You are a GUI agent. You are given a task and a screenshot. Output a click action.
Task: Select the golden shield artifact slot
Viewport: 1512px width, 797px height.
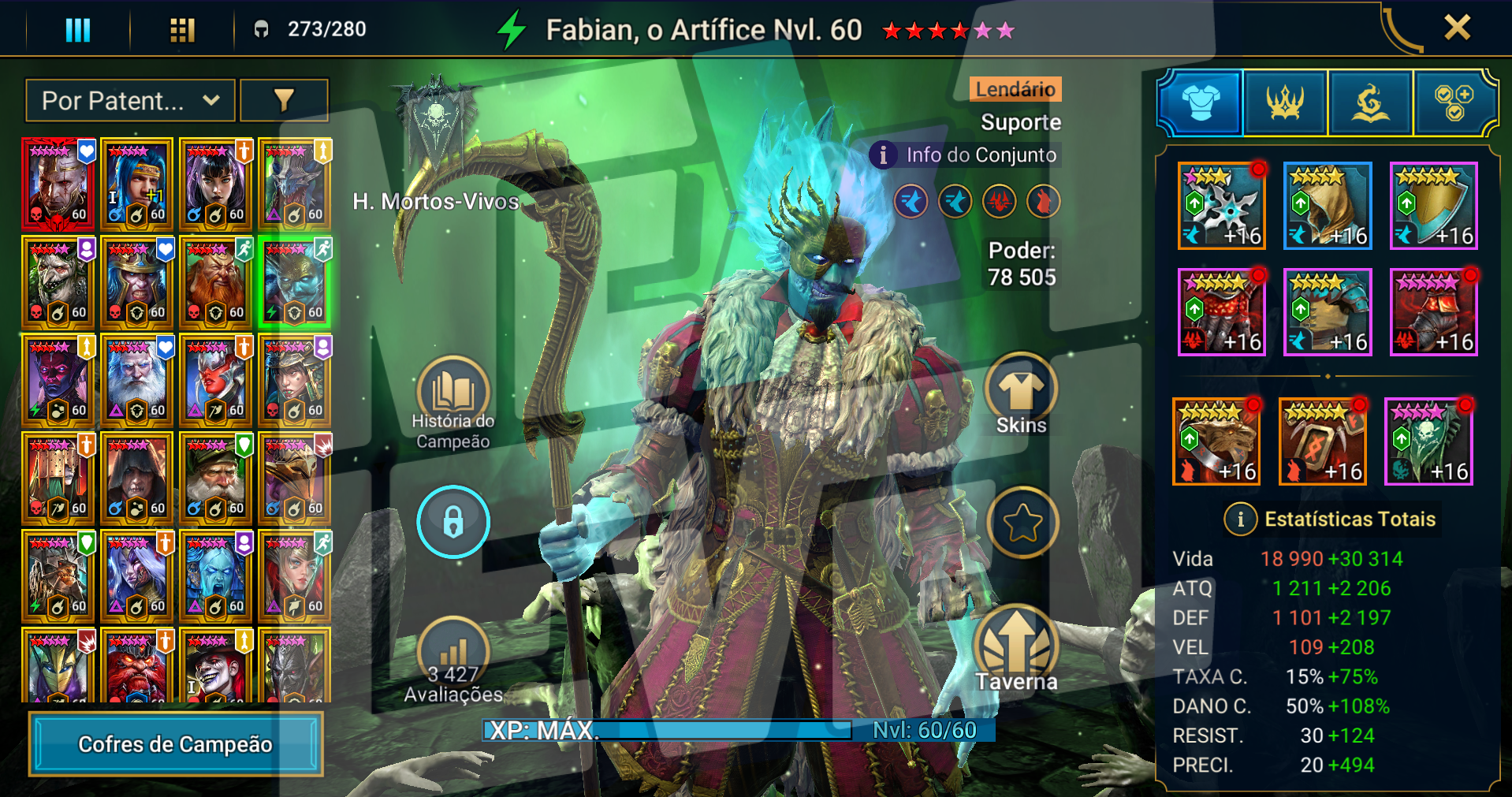(1432, 207)
